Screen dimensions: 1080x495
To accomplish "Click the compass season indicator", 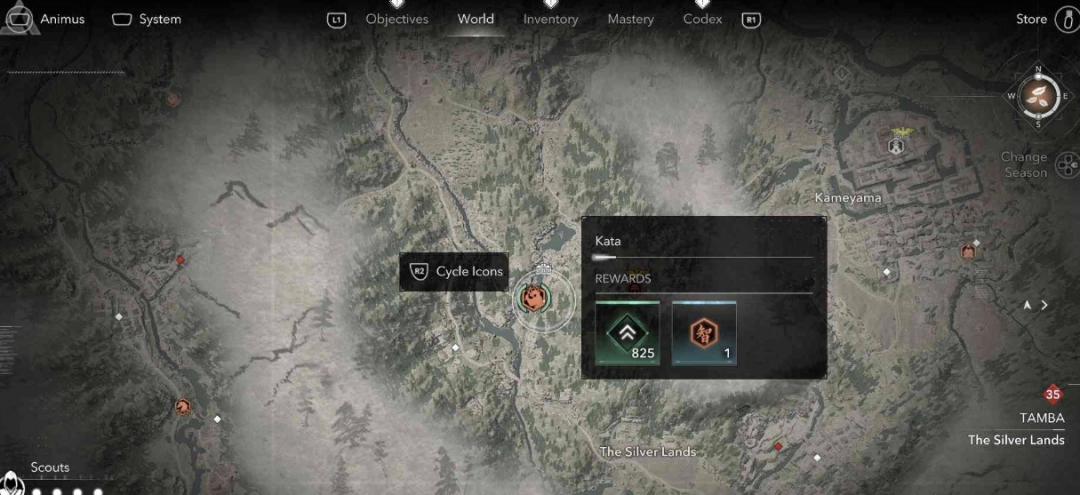I will click(x=1038, y=96).
